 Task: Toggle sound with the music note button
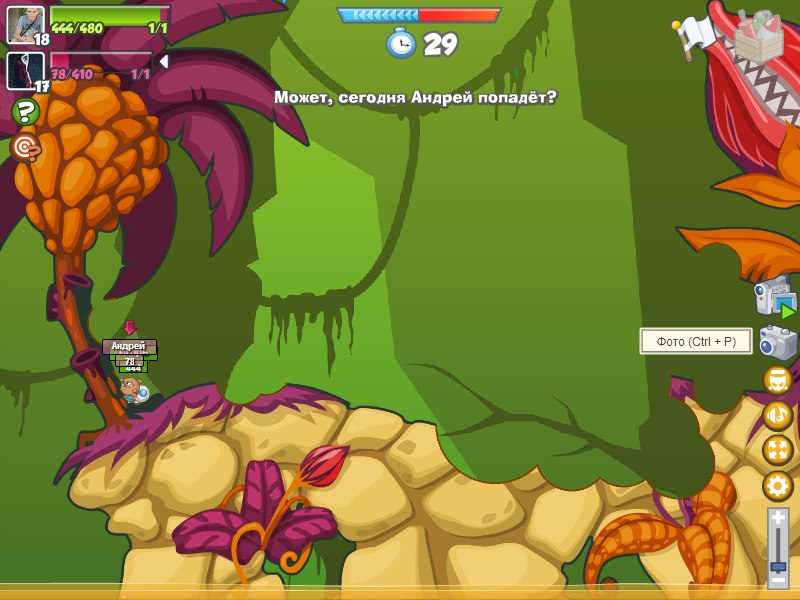[777, 415]
